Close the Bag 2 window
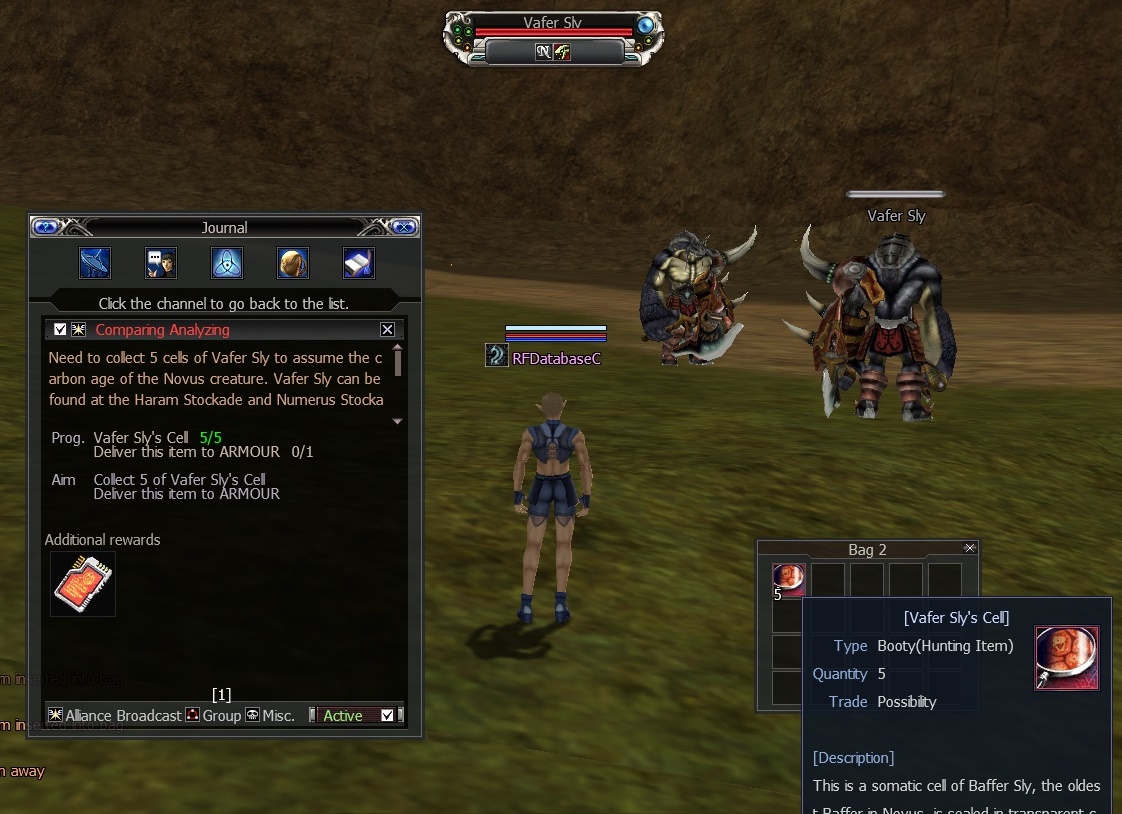The width and height of the screenshot is (1122, 814). [x=969, y=548]
